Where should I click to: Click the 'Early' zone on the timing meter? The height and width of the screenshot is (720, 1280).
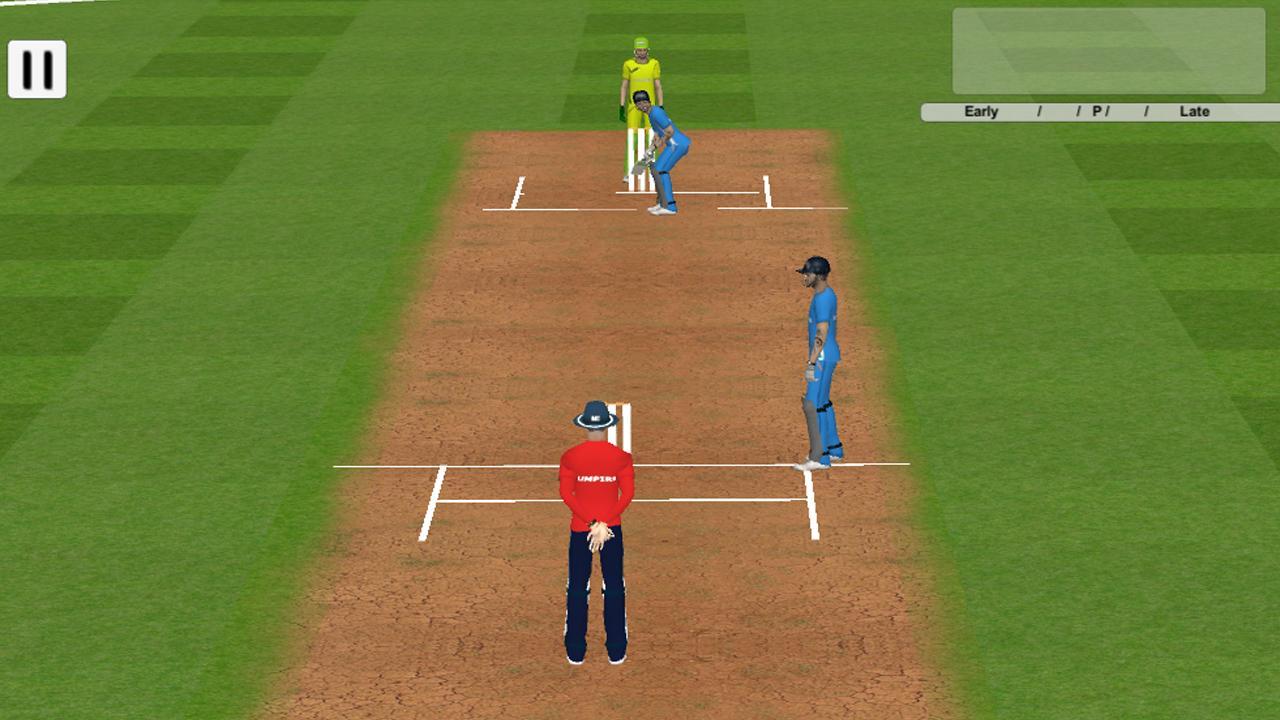click(x=980, y=111)
